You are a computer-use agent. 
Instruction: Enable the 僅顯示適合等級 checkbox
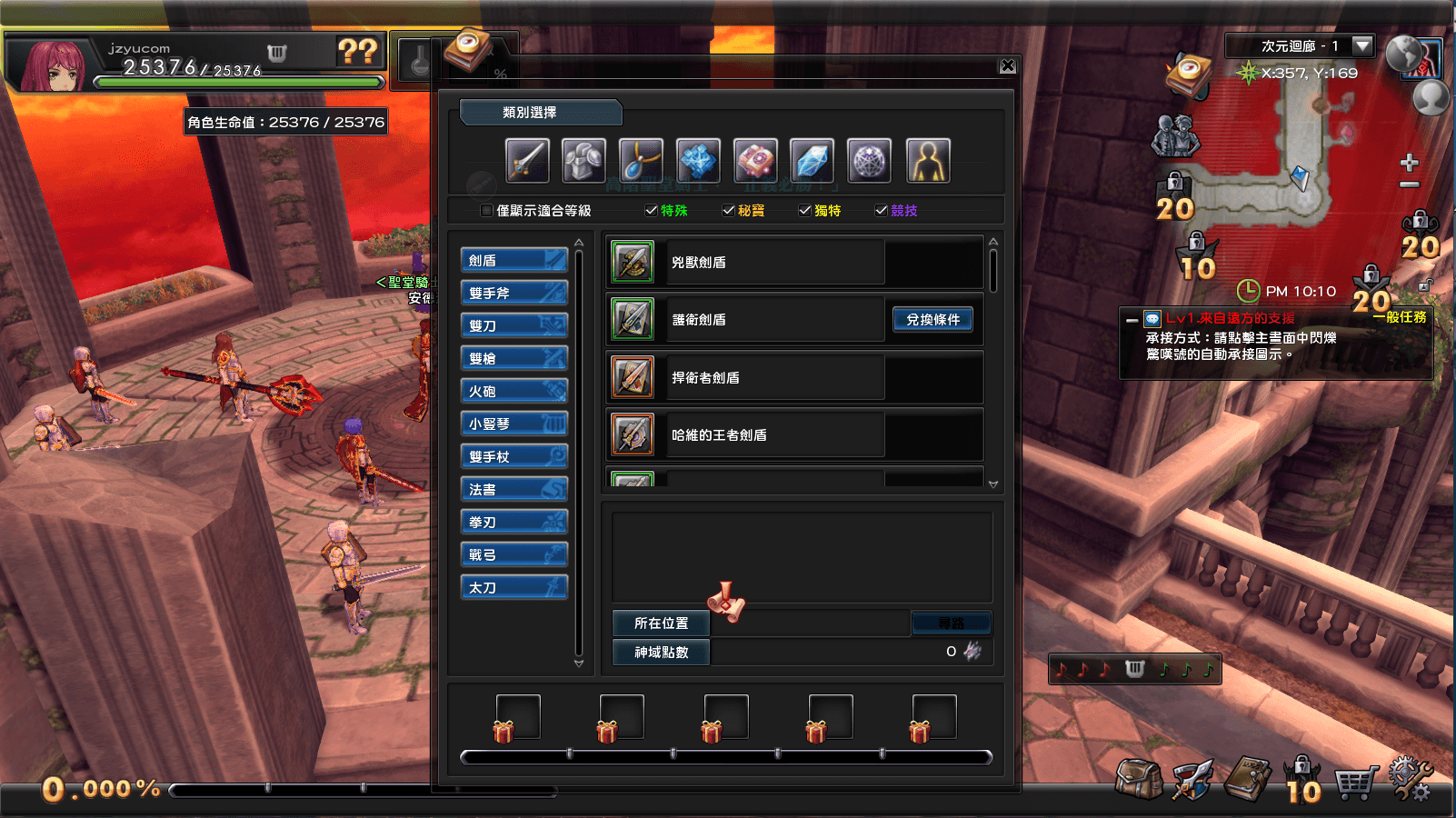click(x=486, y=210)
